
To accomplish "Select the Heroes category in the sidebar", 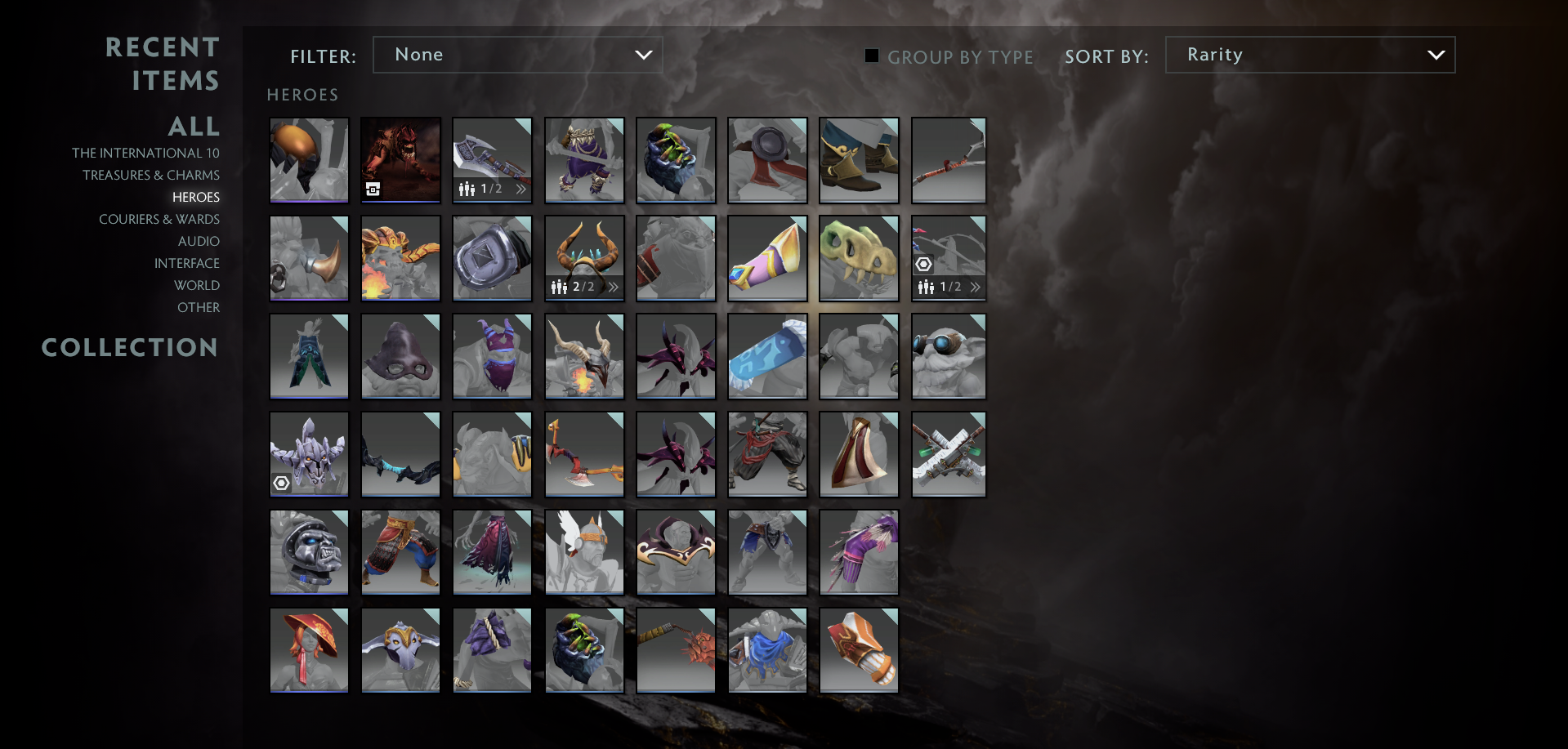I will tap(195, 197).
